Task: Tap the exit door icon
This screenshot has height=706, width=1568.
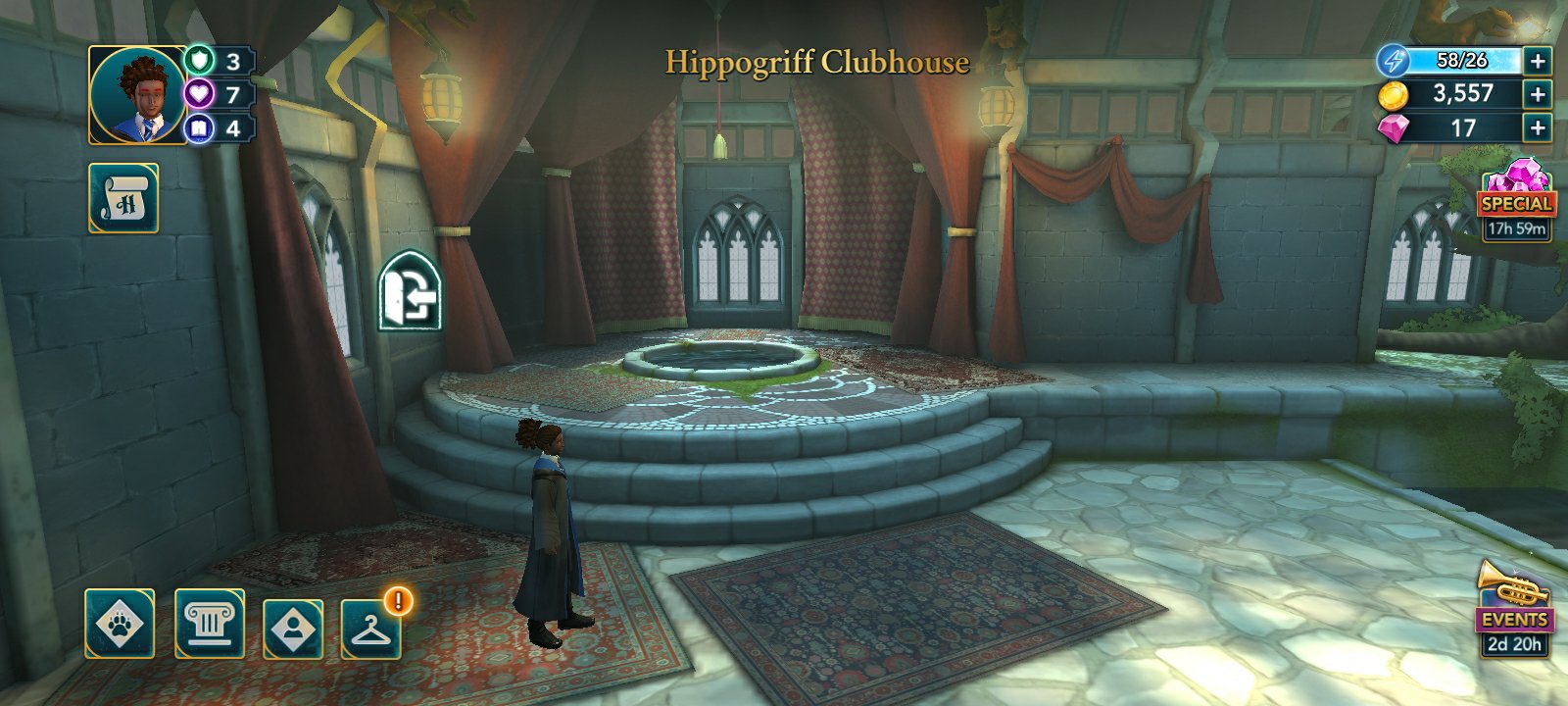Action: click(x=410, y=291)
